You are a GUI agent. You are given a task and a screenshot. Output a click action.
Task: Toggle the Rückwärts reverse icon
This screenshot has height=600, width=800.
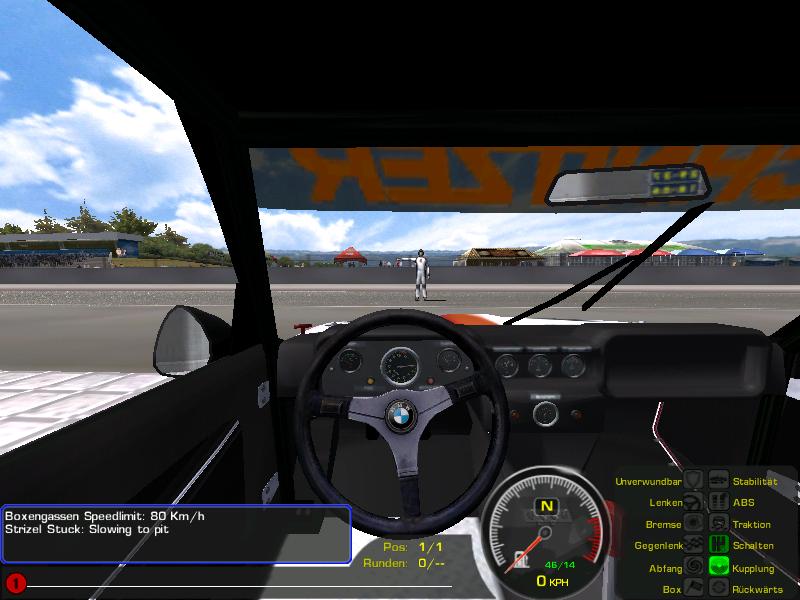tap(718, 589)
